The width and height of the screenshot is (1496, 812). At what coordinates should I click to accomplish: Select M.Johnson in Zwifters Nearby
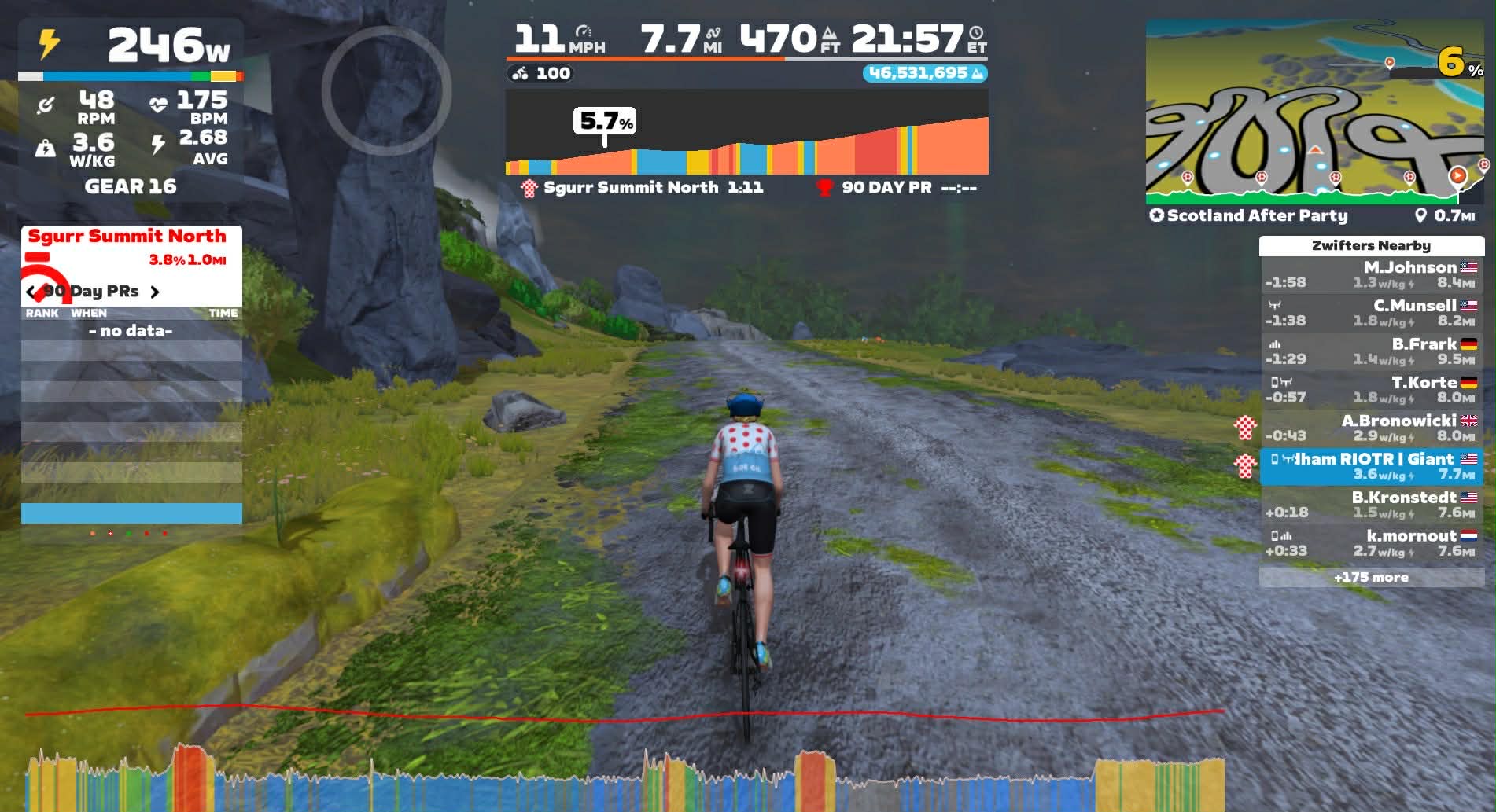tap(1371, 274)
